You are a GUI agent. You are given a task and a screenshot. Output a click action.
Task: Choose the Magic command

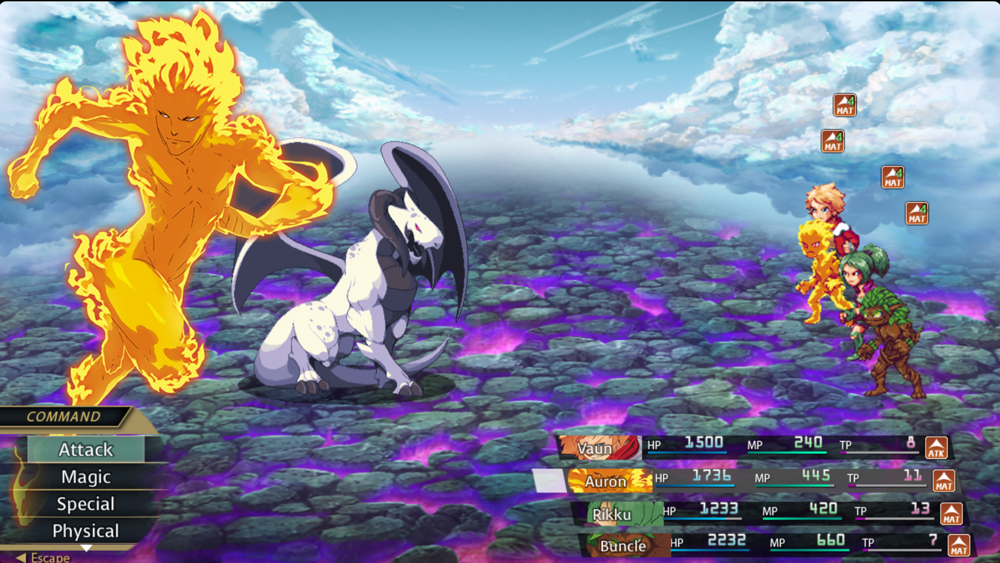click(86, 477)
